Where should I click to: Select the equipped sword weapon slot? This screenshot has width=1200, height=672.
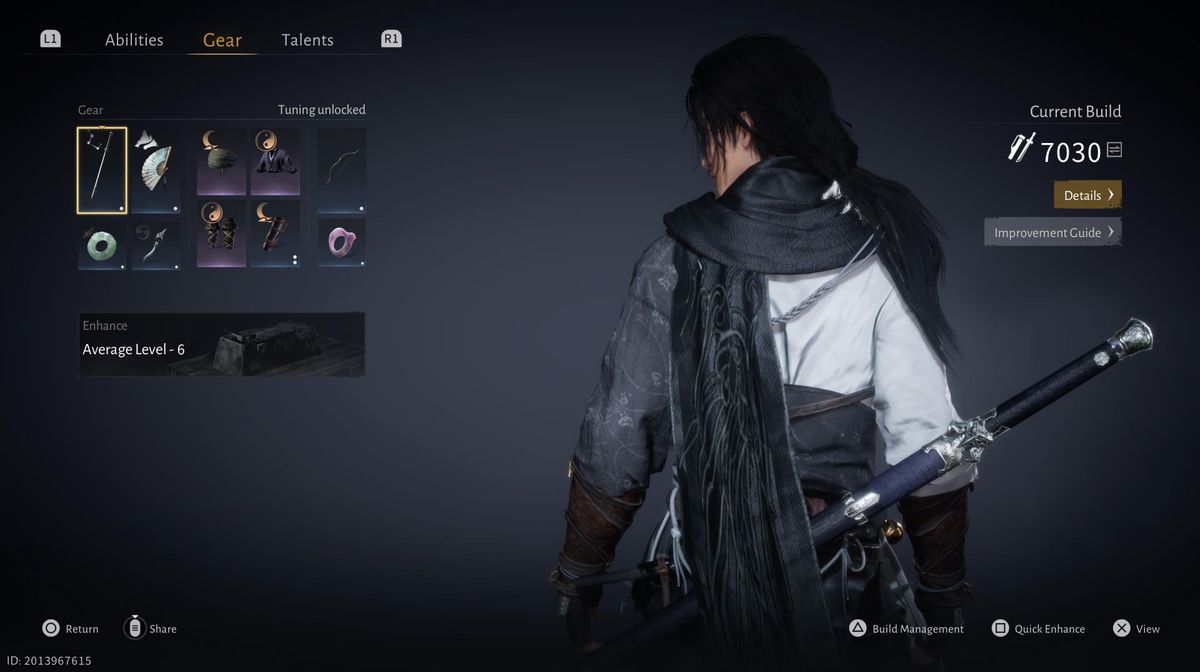click(x=102, y=170)
